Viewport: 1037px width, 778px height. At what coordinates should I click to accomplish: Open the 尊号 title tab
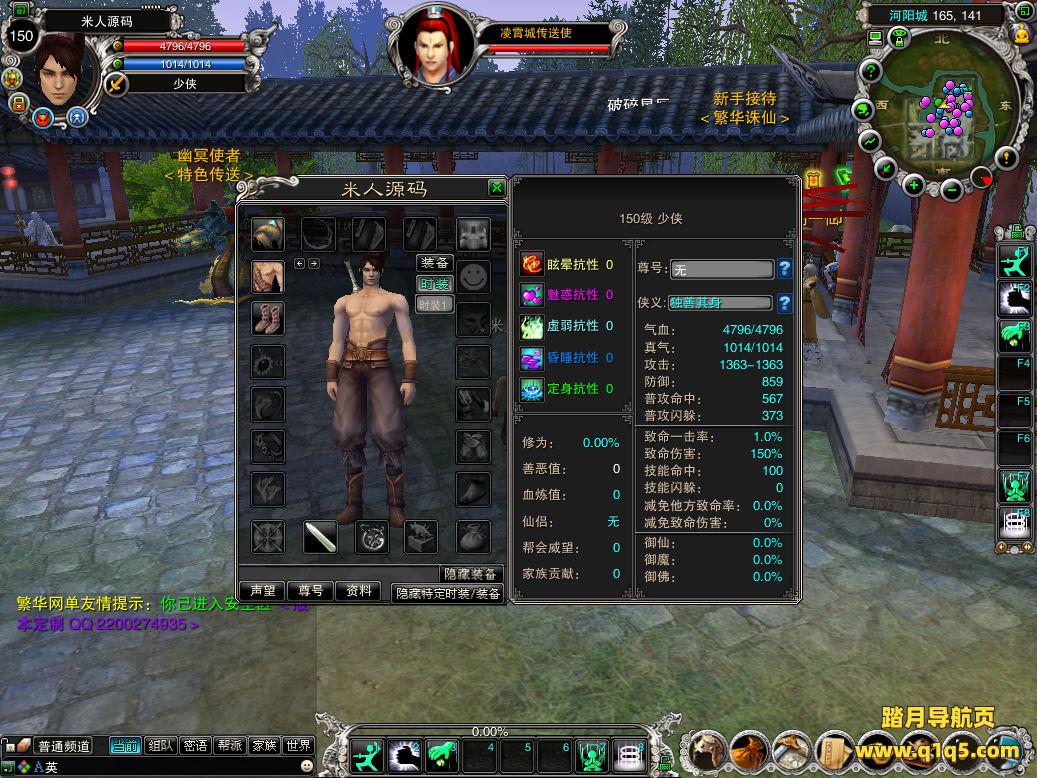(311, 591)
